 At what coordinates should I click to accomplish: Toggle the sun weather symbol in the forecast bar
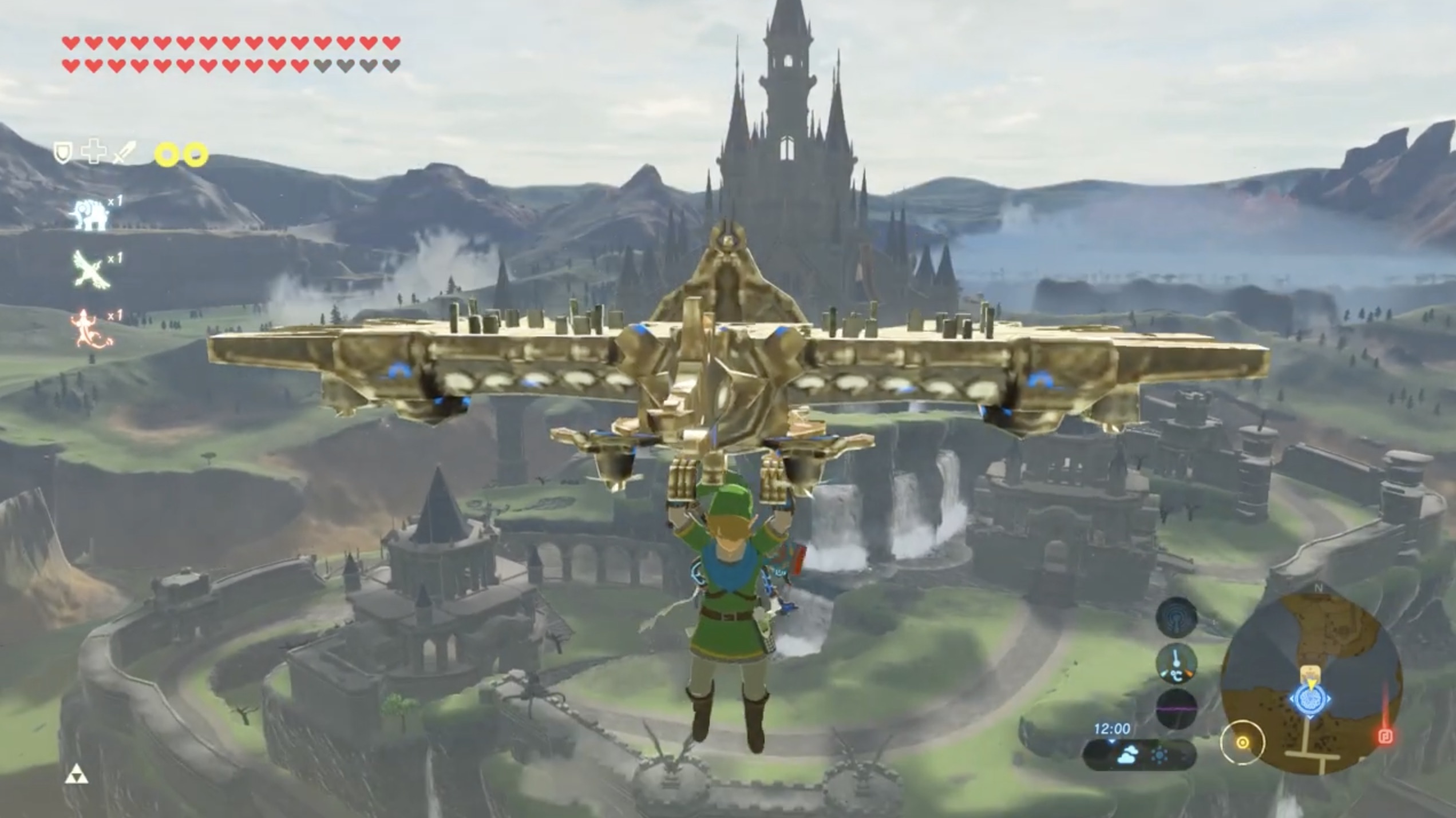pos(1160,755)
